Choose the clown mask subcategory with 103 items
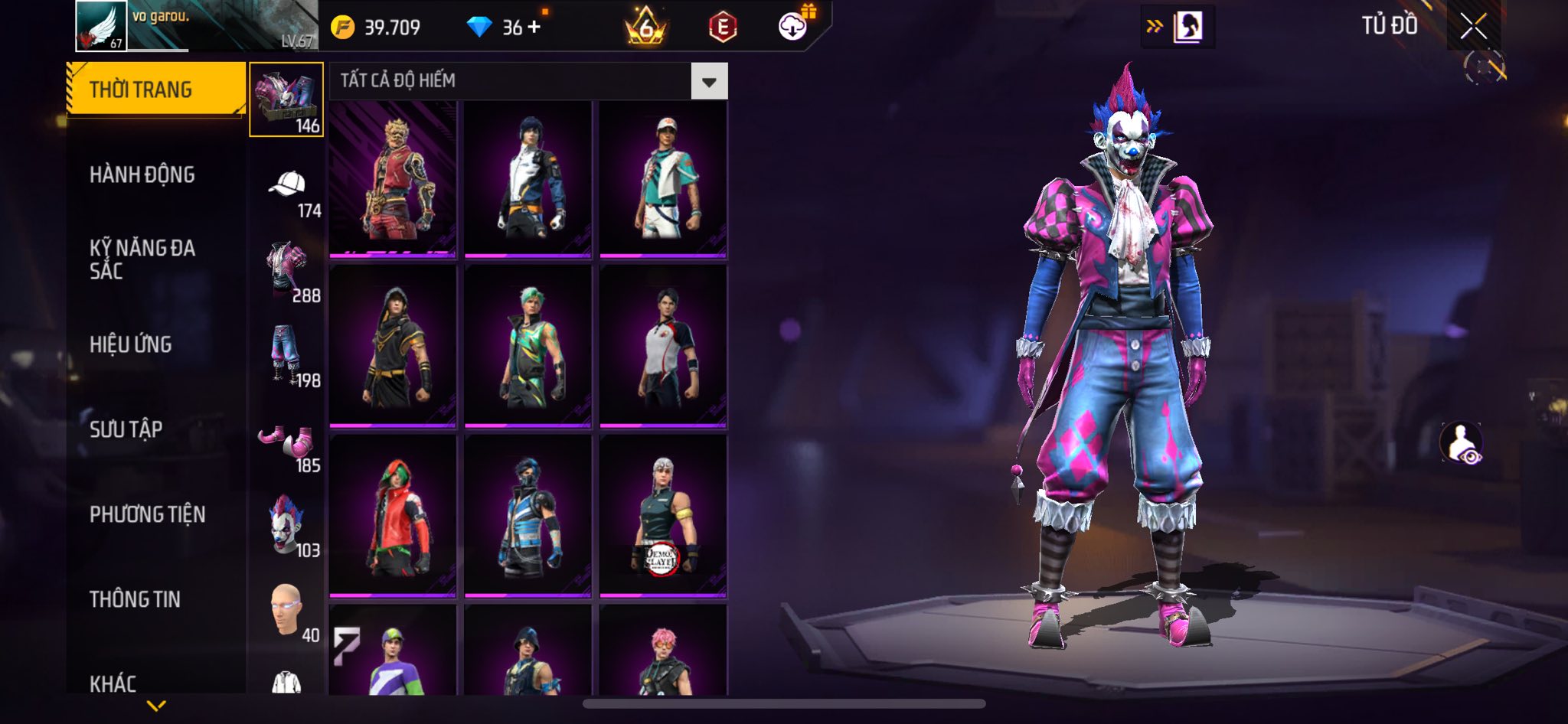 click(x=287, y=525)
